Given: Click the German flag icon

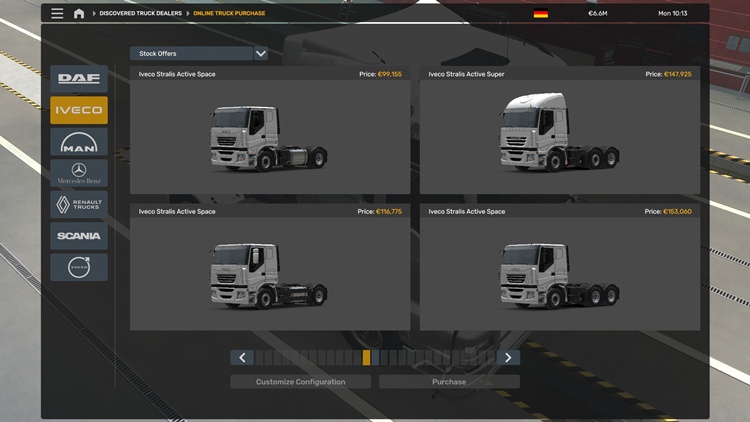Looking at the screenshot, I should (541, 14).
